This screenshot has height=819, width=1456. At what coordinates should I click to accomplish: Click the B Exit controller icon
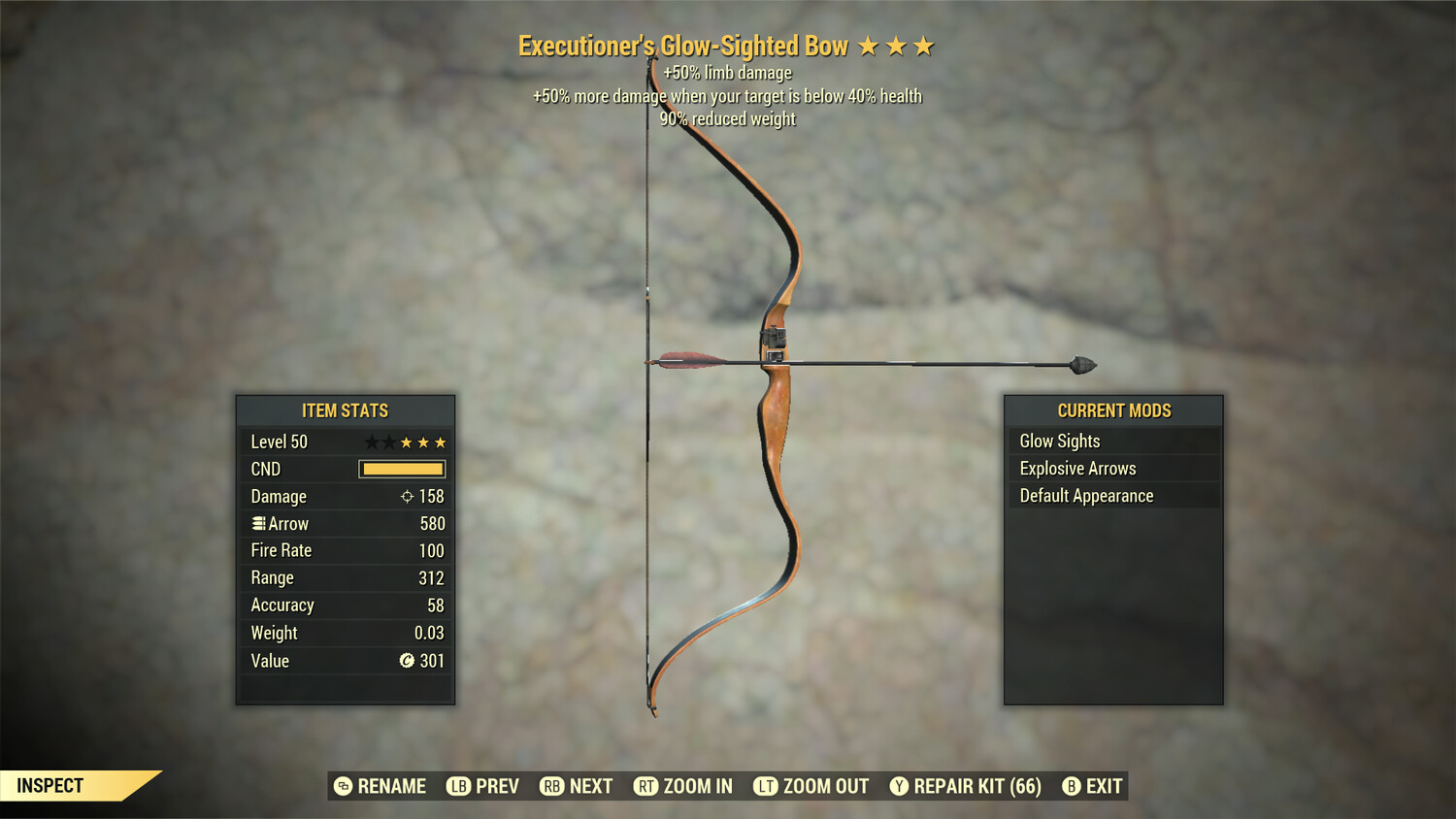click(x=1071, y=786)
